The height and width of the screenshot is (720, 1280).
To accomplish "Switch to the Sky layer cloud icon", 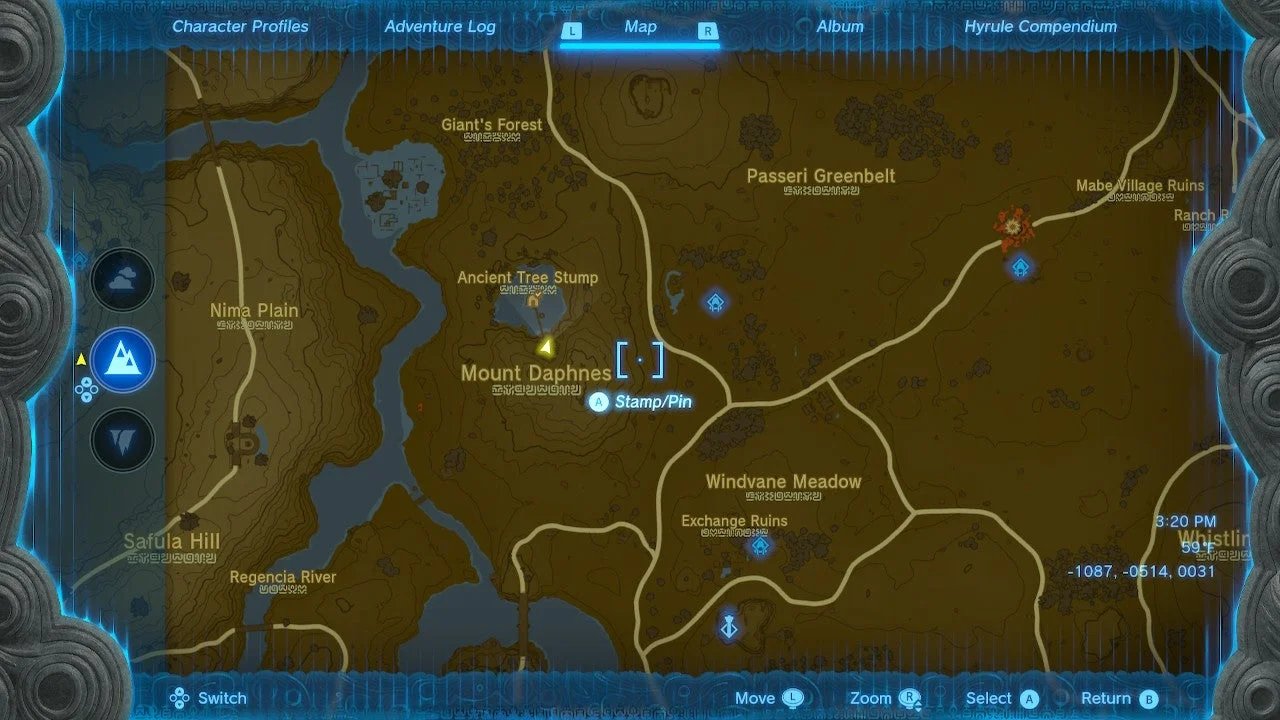I will (x=123, y=281).
